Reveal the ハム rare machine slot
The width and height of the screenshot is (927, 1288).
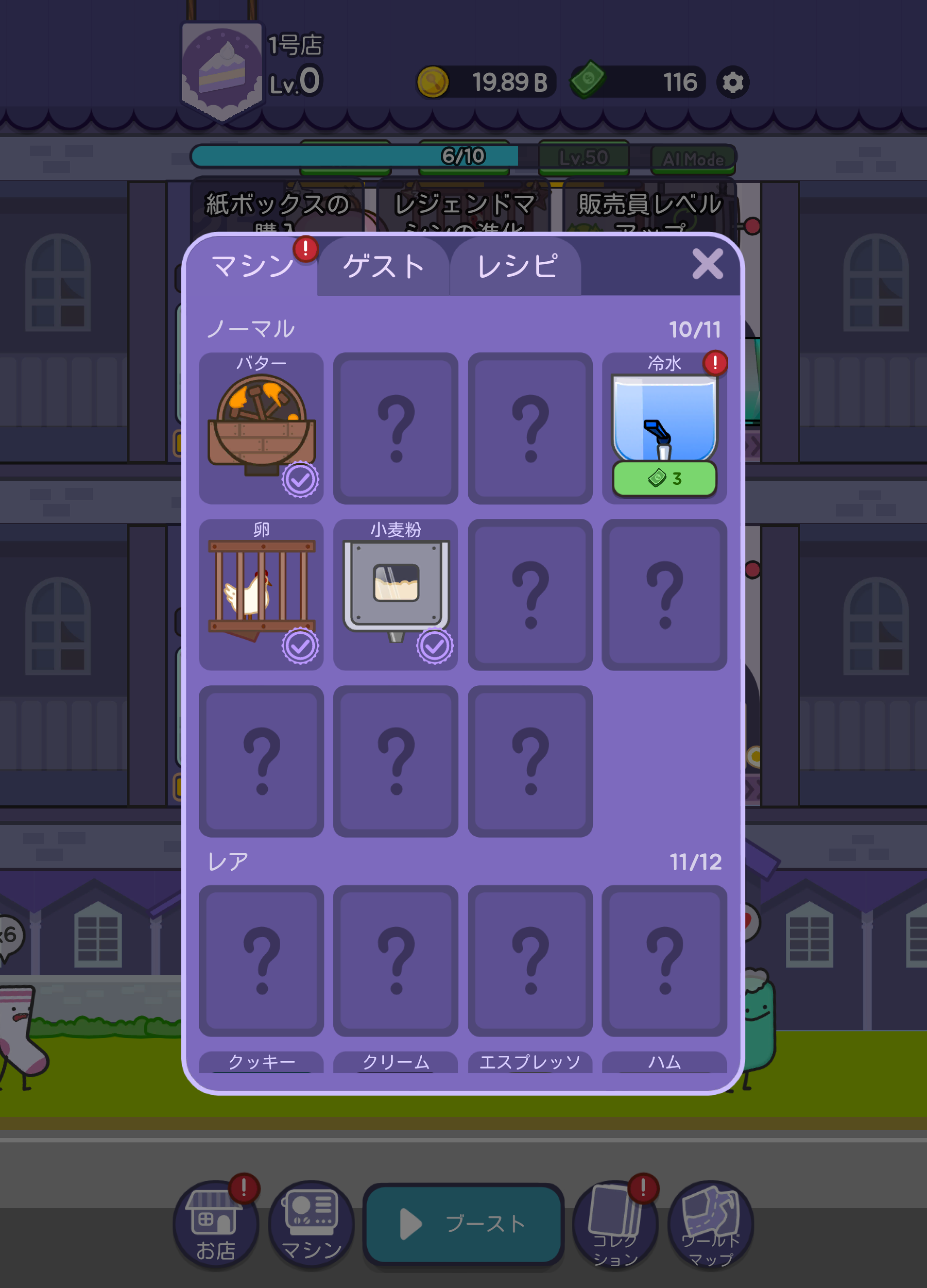pos(664,961)
